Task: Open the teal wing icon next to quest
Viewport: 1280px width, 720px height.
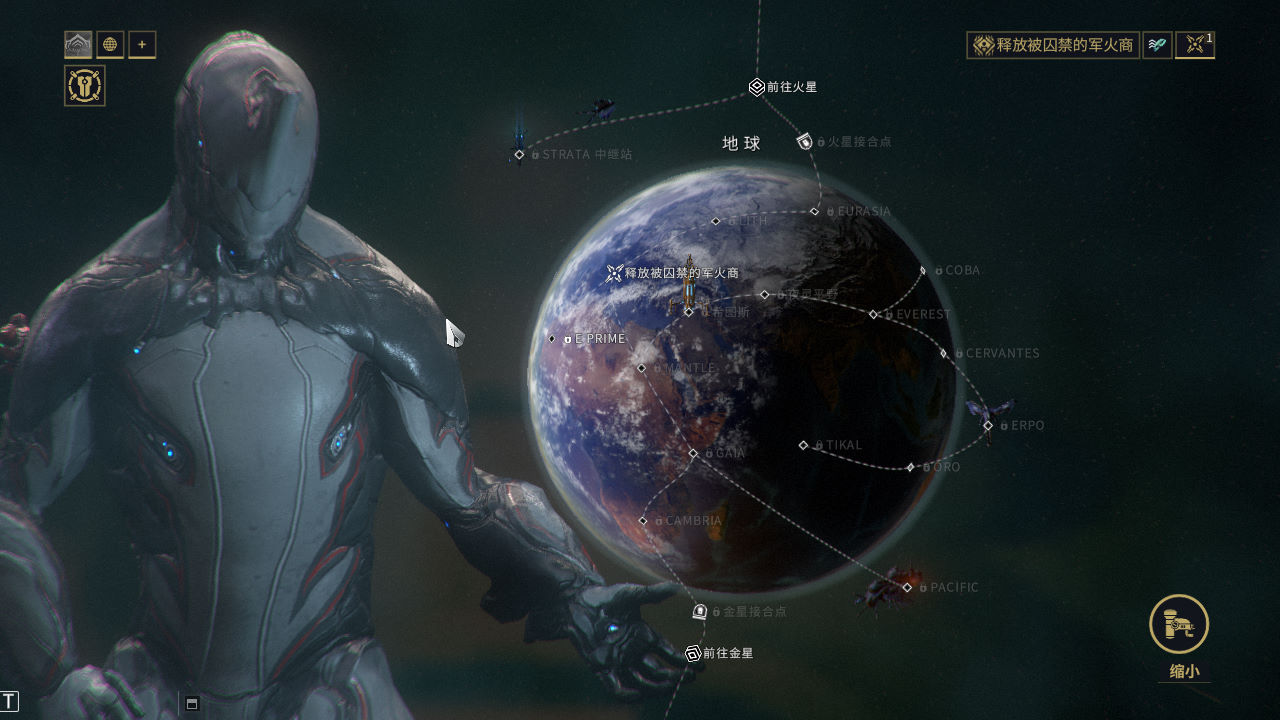Action: (x=1157, y=45)
